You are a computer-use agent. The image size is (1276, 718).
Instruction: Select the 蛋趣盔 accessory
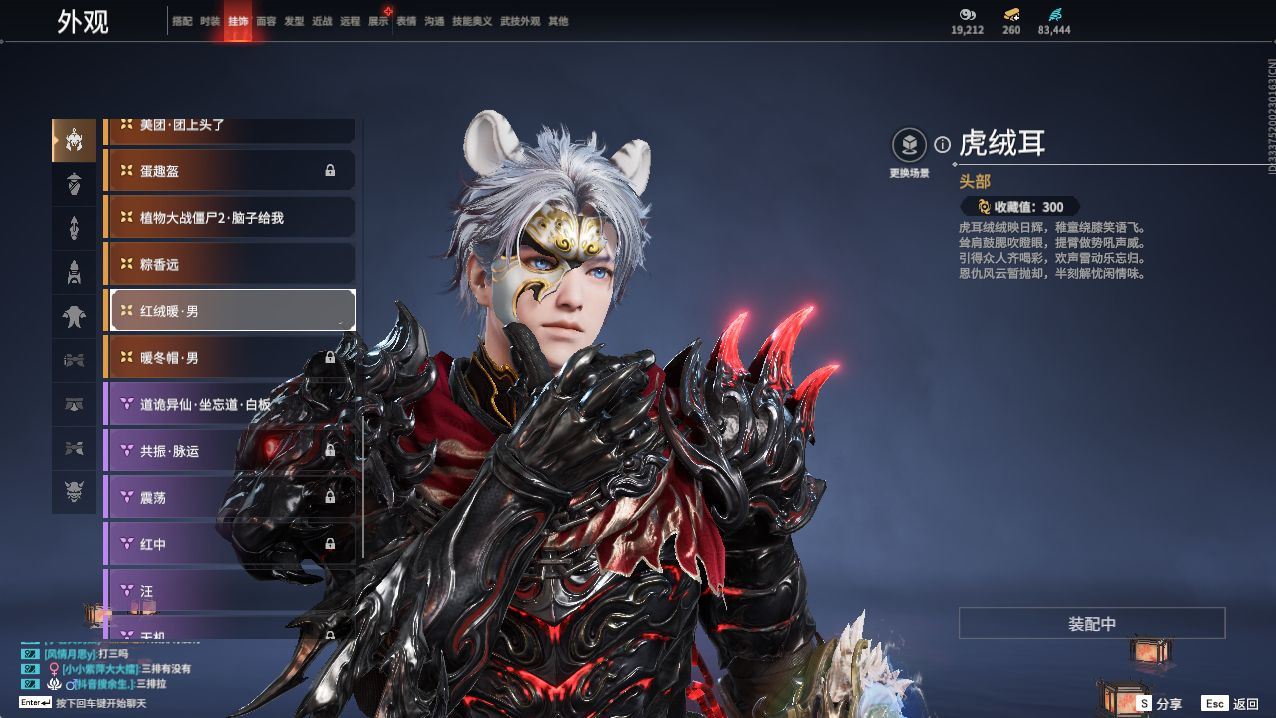click(x=229, y=171)
